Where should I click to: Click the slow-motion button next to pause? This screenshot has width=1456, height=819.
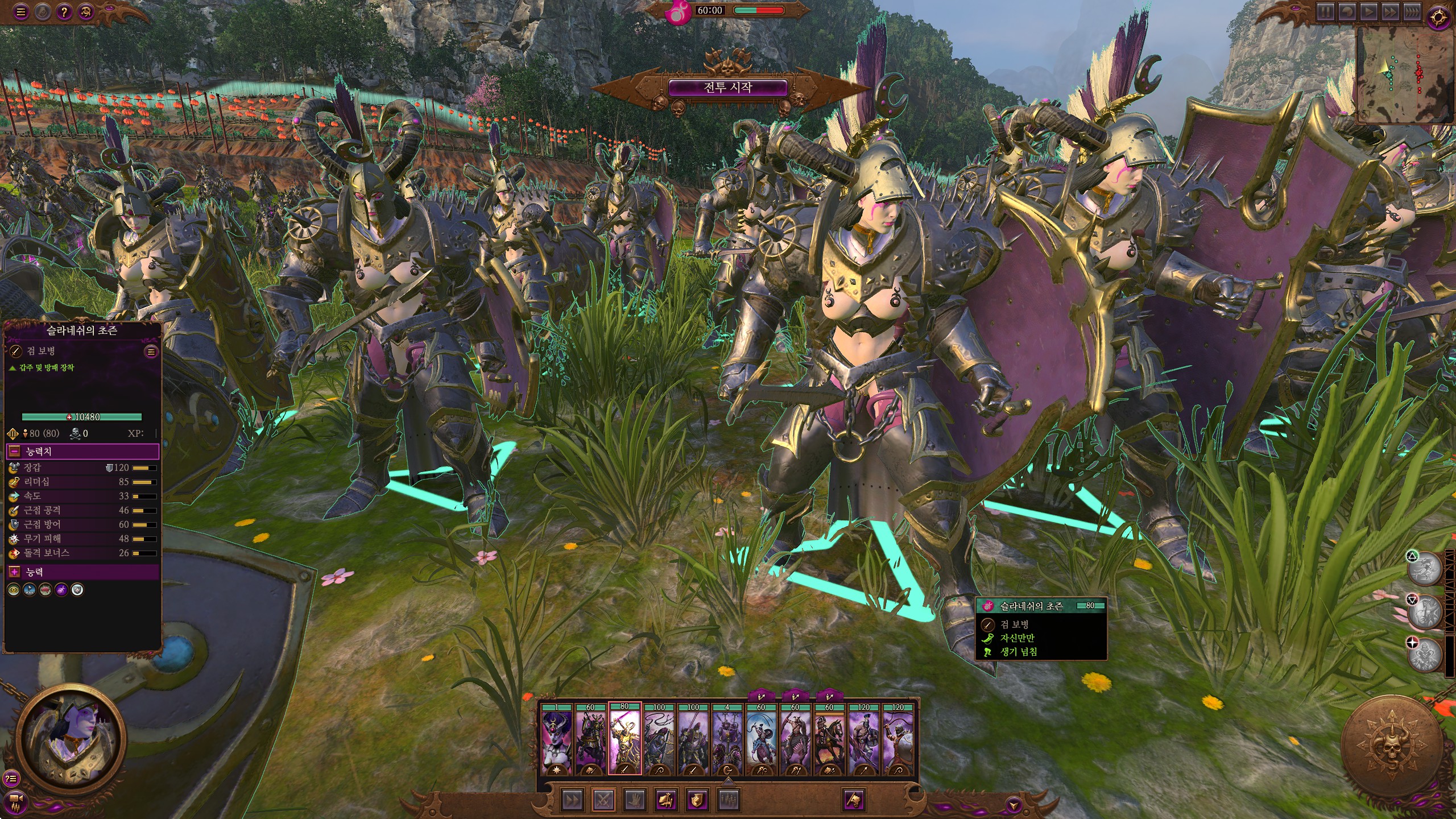(x=1348, y=12)
